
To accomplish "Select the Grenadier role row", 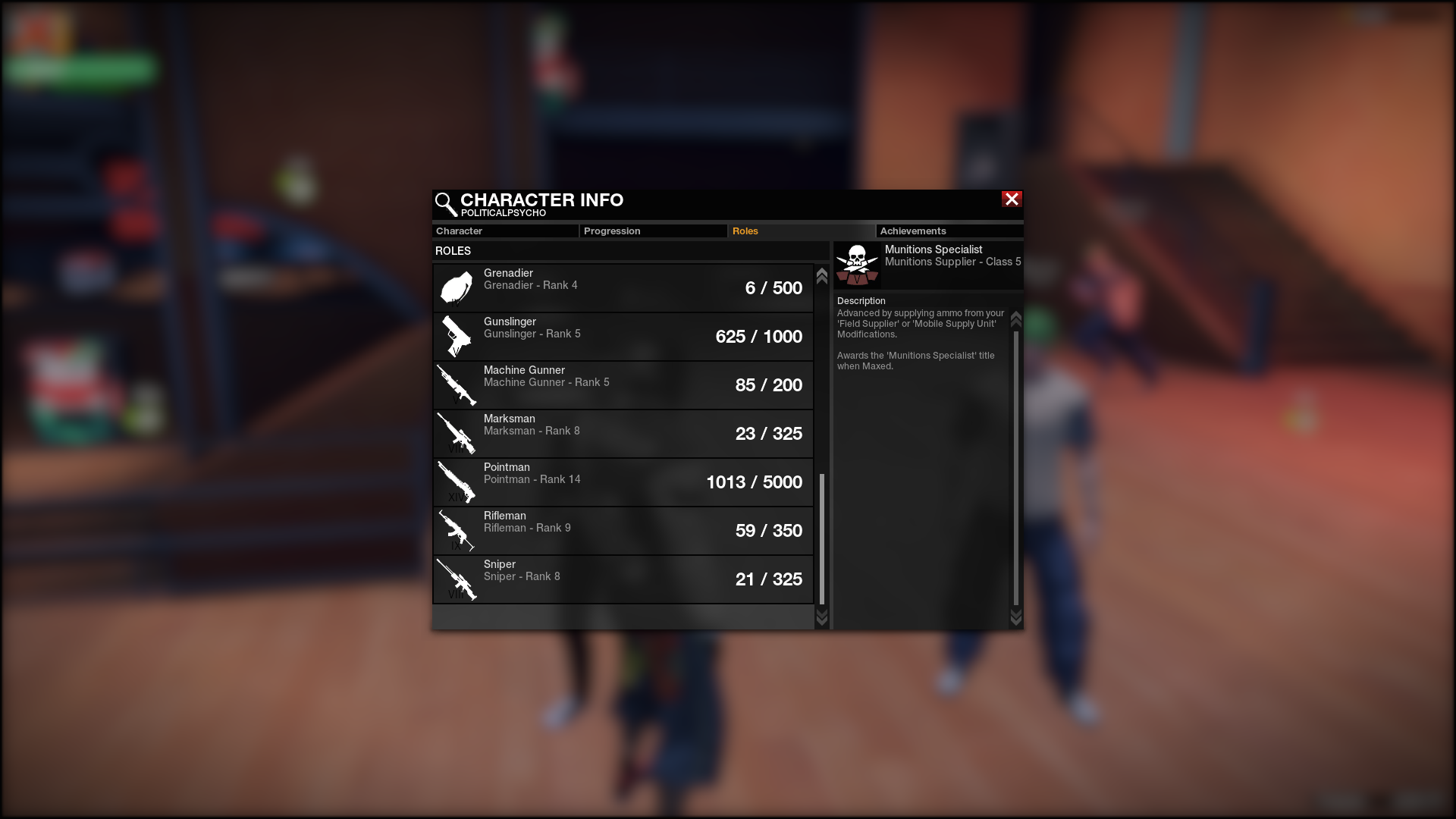I will [623, 288].
